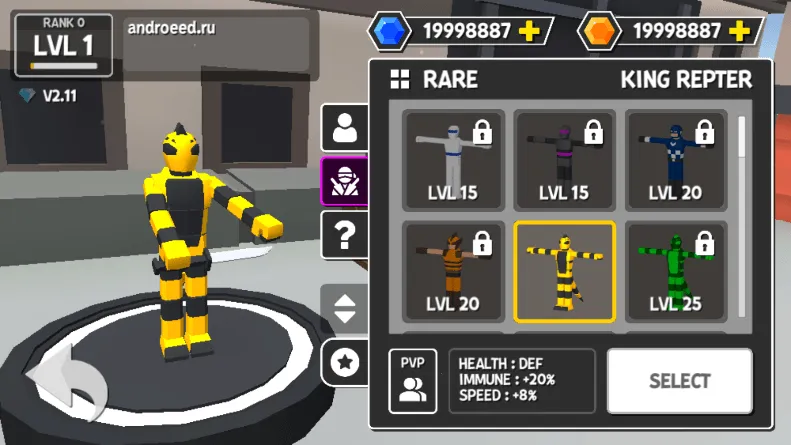Open the star favorites button
The width and height of the screenshot is (791, 445).
coord(345,362)
